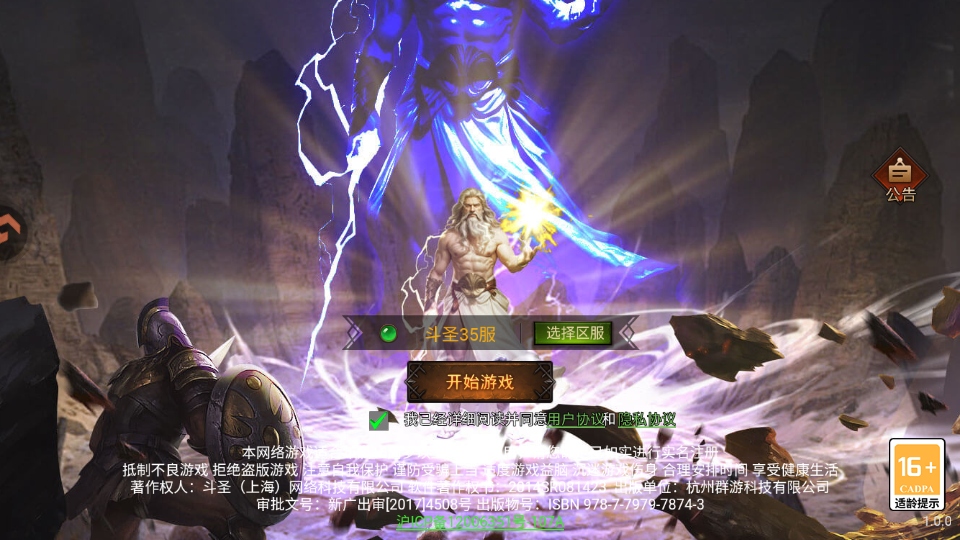Open the 用户协议 user agreement link

tap(575, 420)
